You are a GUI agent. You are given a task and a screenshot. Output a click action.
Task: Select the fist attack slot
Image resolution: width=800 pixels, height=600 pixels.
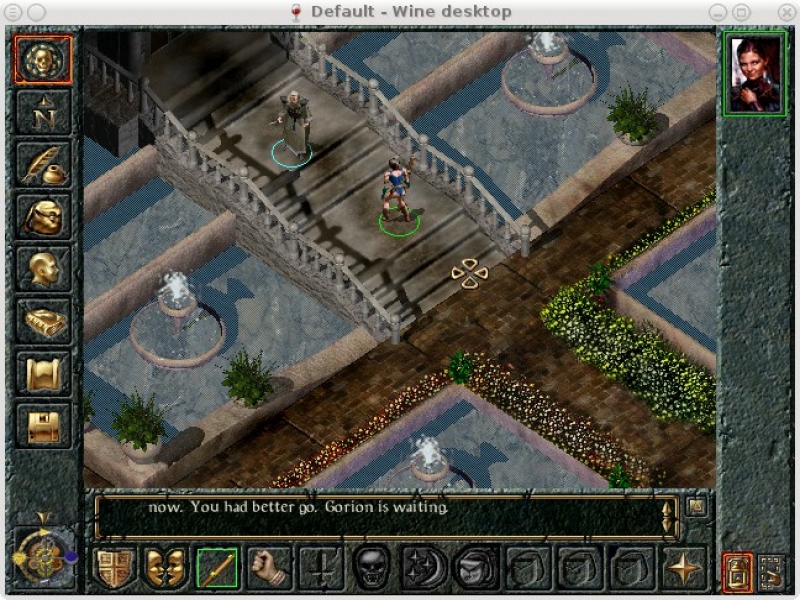click(268, 568)
